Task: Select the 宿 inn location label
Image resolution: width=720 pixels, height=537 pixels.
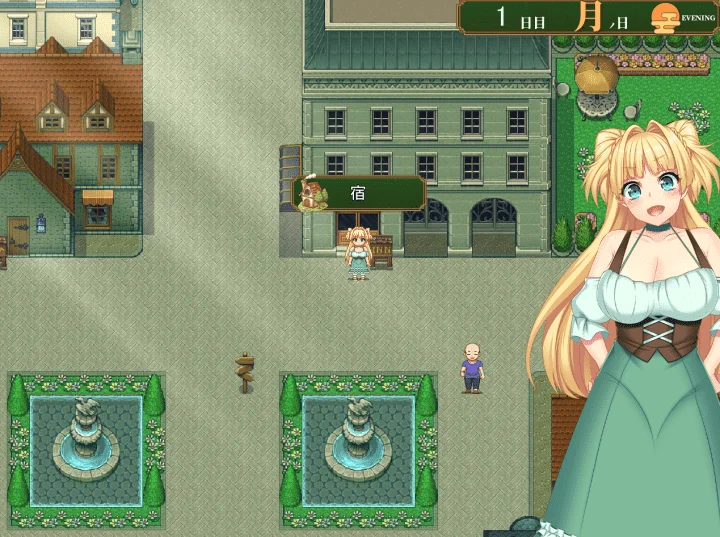Action: (x=359, y=193)
